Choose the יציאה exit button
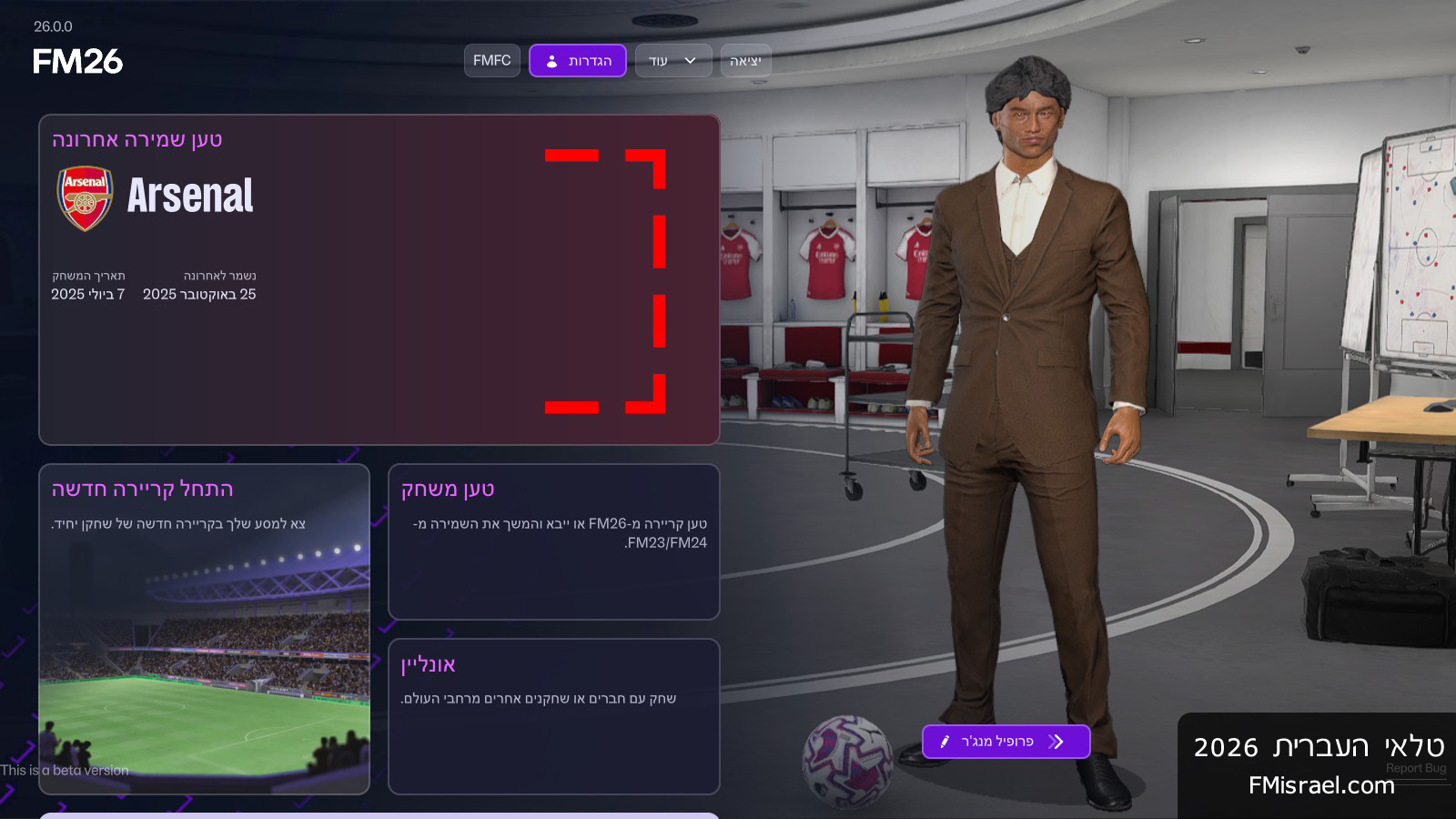Image resolution: width=1456 pixels, height=819 pixels. click(x=745, y=61)
